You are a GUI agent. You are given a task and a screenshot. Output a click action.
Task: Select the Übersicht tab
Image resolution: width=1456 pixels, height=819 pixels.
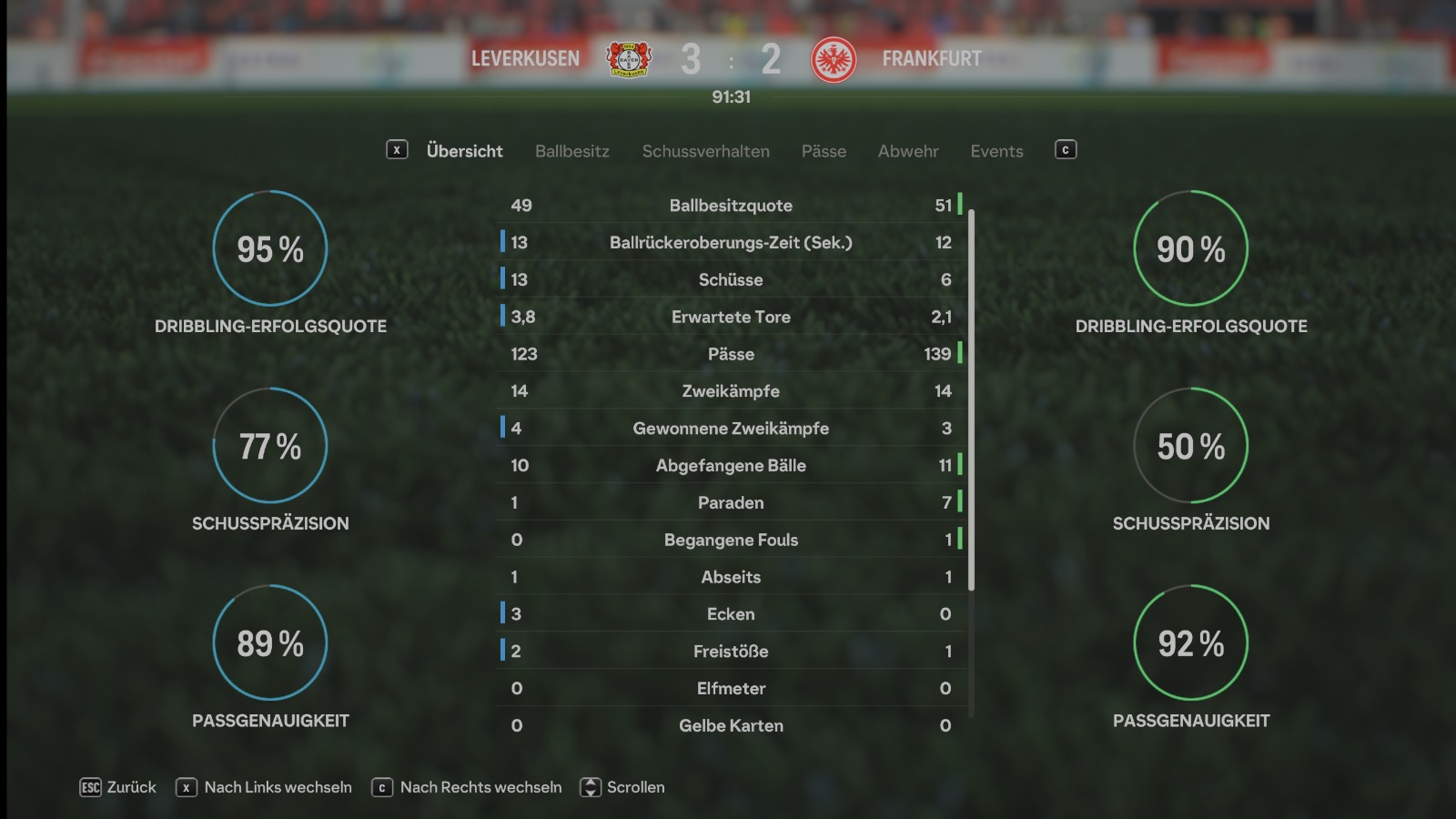(464, 151)
